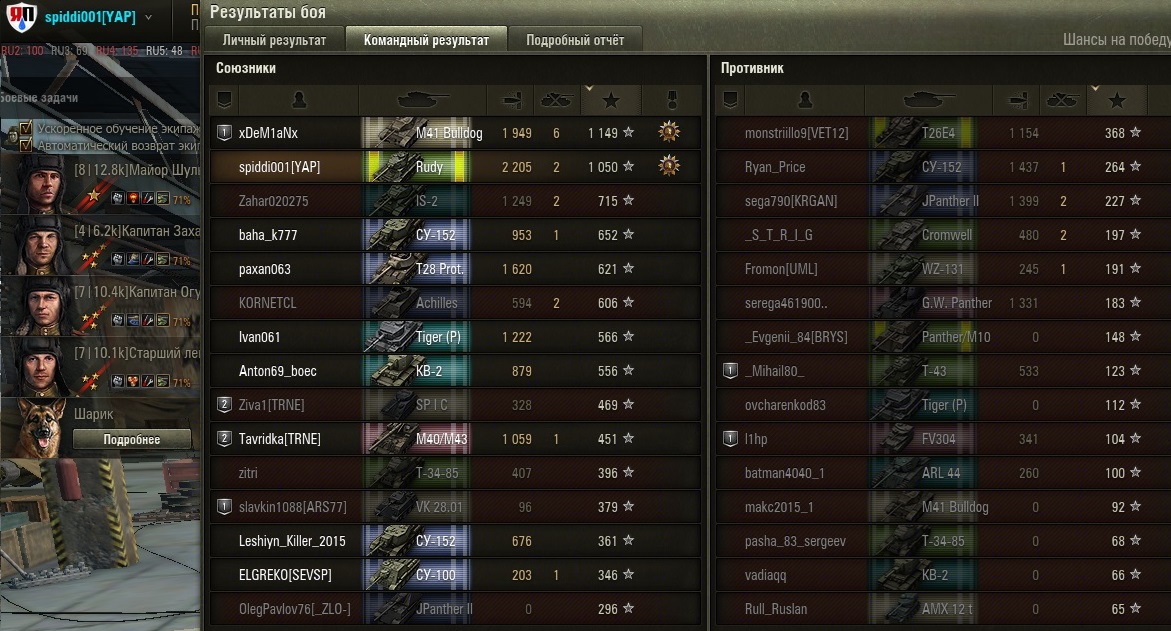The image size is (1171, 631).
Task: Sort allies by vehicle column header
Action: pos(423,100)
